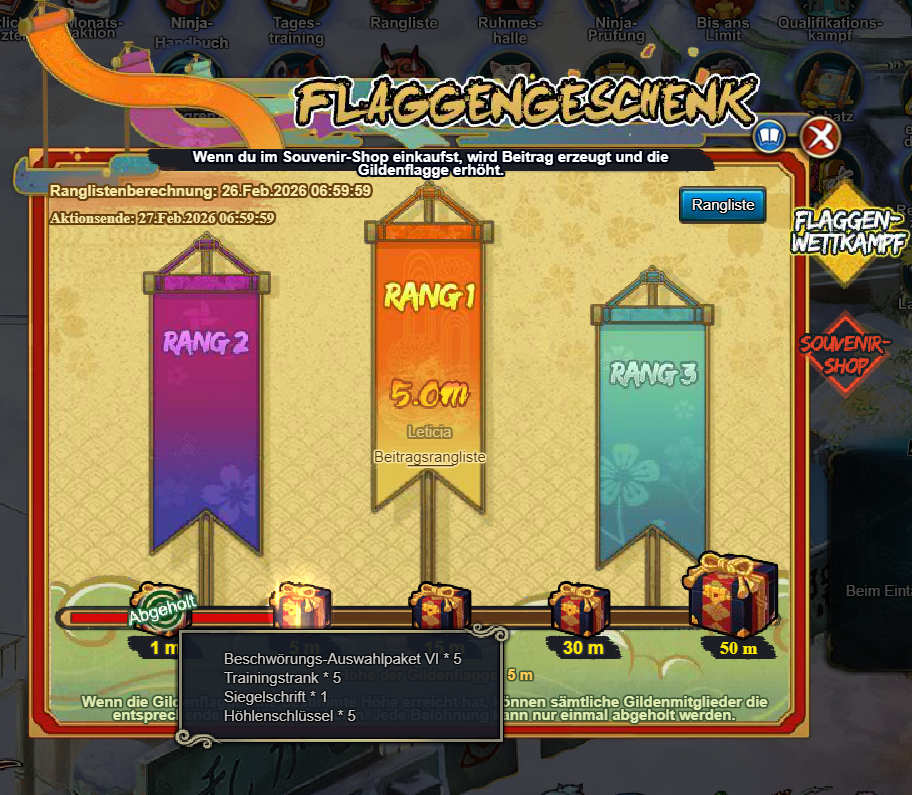The width and height of the screenshot is (912, 795).
Task: Choose Bis ans Limit in top menu
Action: (722, 30)
